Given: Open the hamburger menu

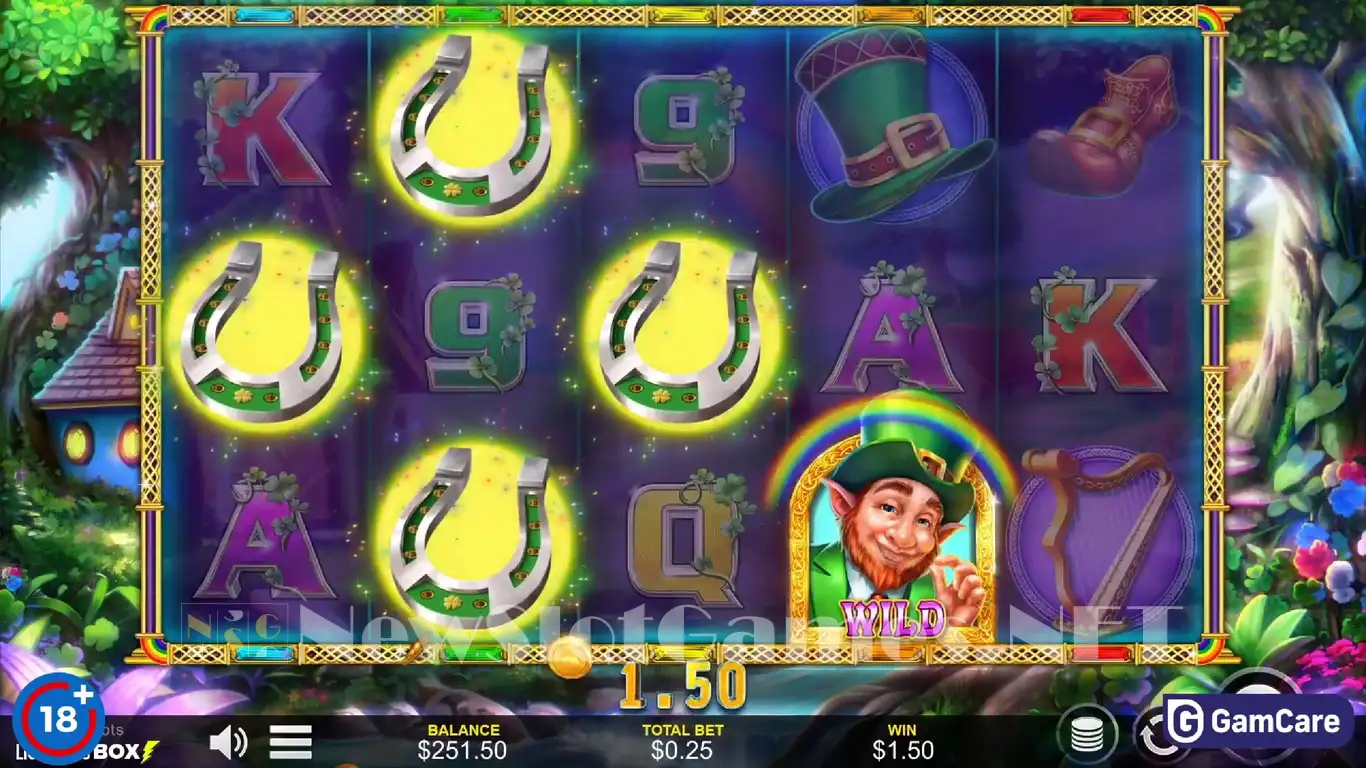Looking at the screenshot, I should click(x=291, y=742).
